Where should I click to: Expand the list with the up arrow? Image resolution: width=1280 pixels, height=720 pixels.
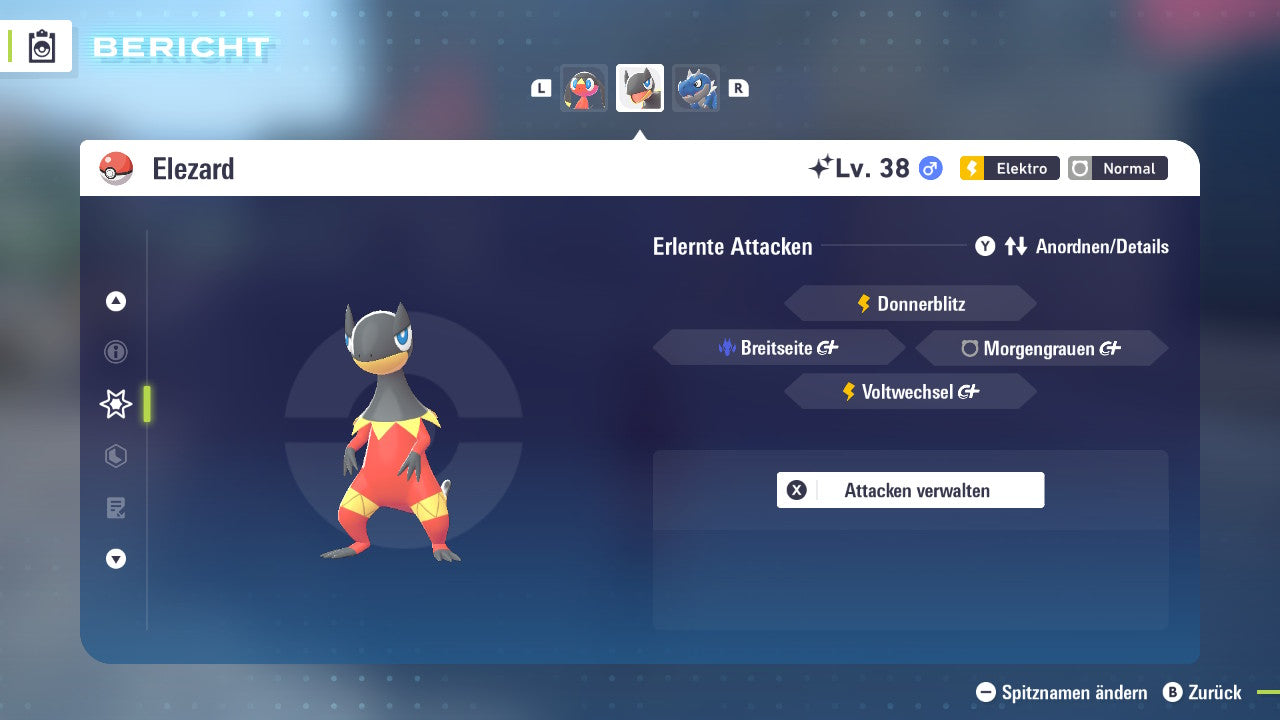[115, 300]
